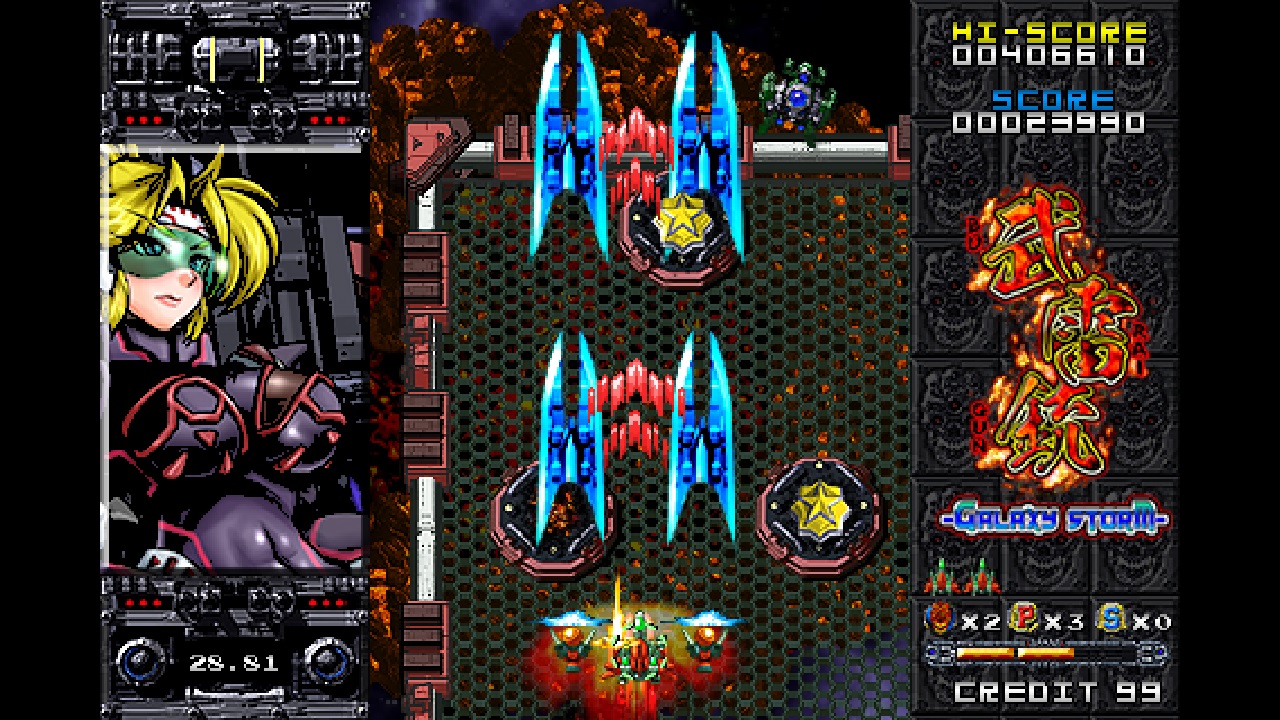
Task: Click the blue S item icon
Action: 1110,620
